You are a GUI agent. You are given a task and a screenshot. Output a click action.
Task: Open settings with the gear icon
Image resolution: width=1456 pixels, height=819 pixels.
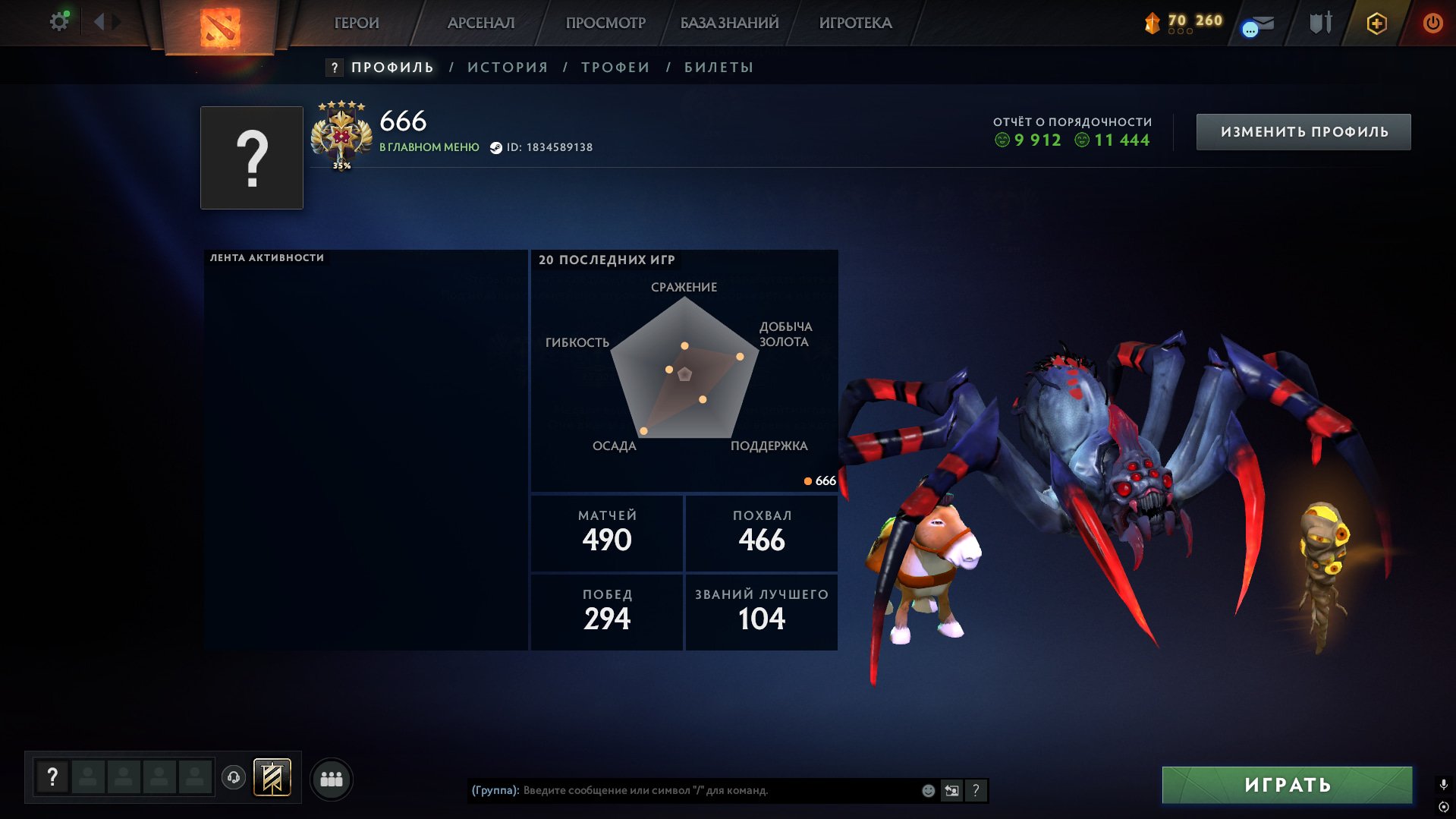pos(59,20)
